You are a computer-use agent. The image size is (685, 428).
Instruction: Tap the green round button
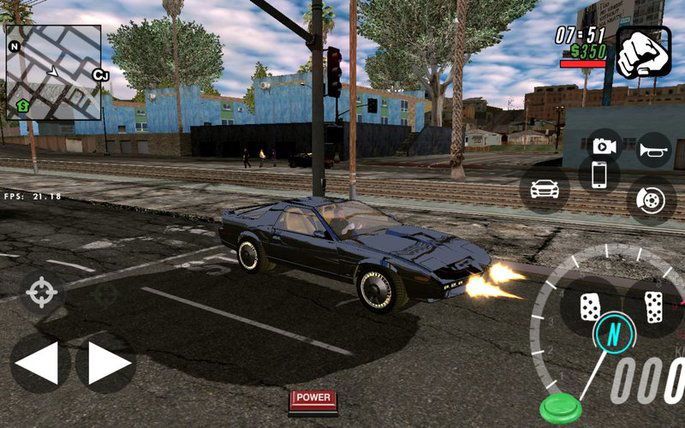(x=559, y=408)
